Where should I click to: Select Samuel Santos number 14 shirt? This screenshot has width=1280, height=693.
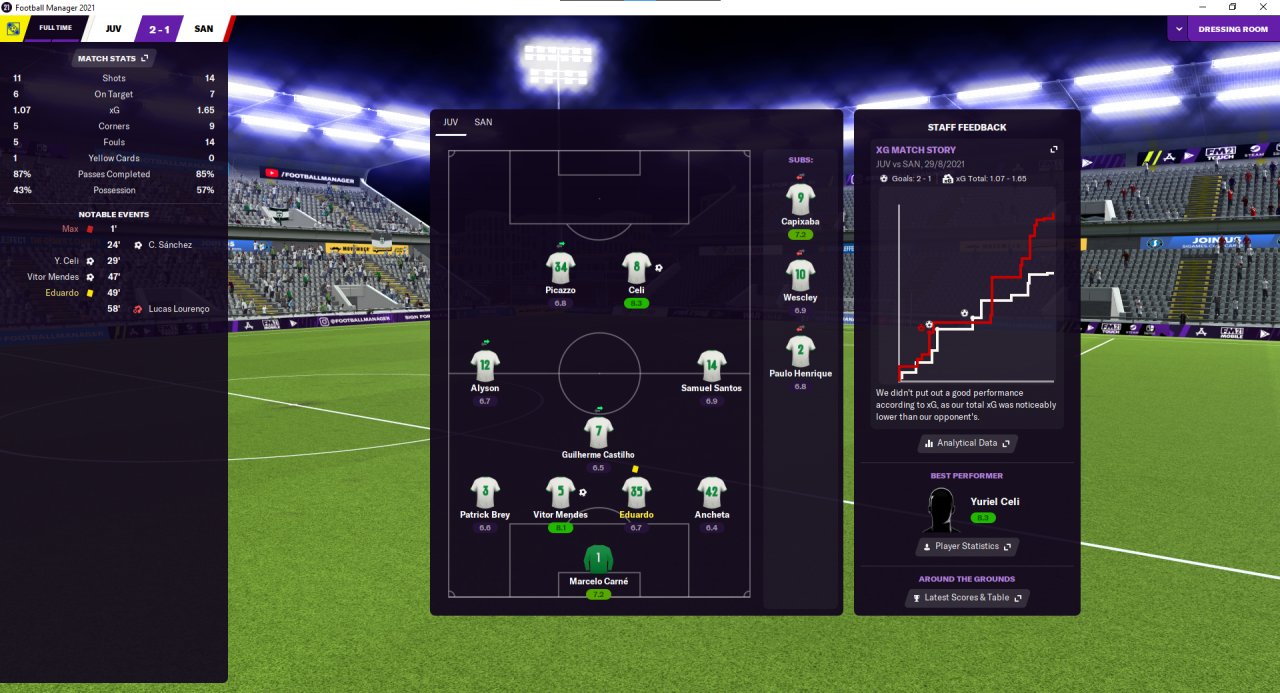point(711,366)
